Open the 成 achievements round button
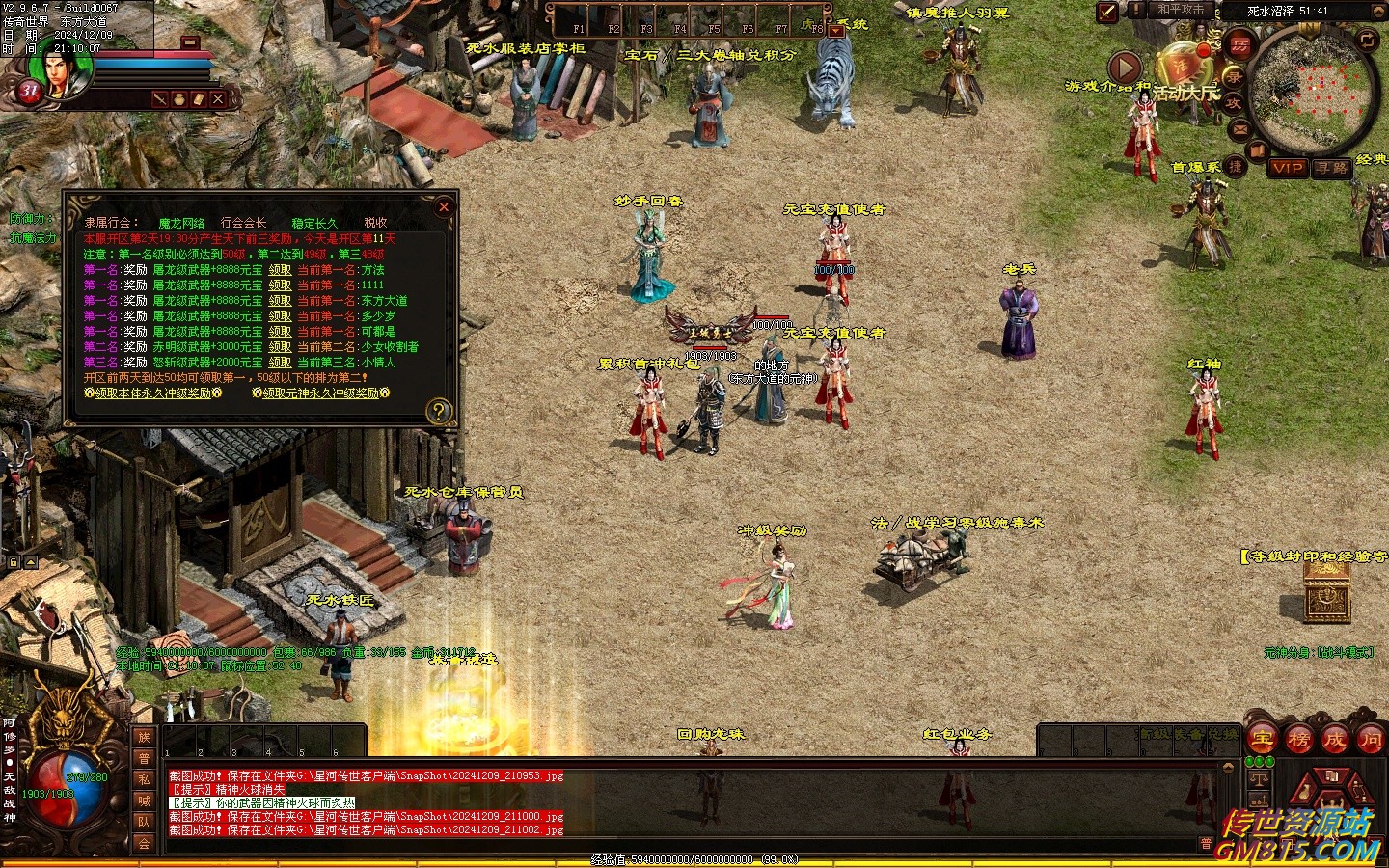 tap(1335, 740)
